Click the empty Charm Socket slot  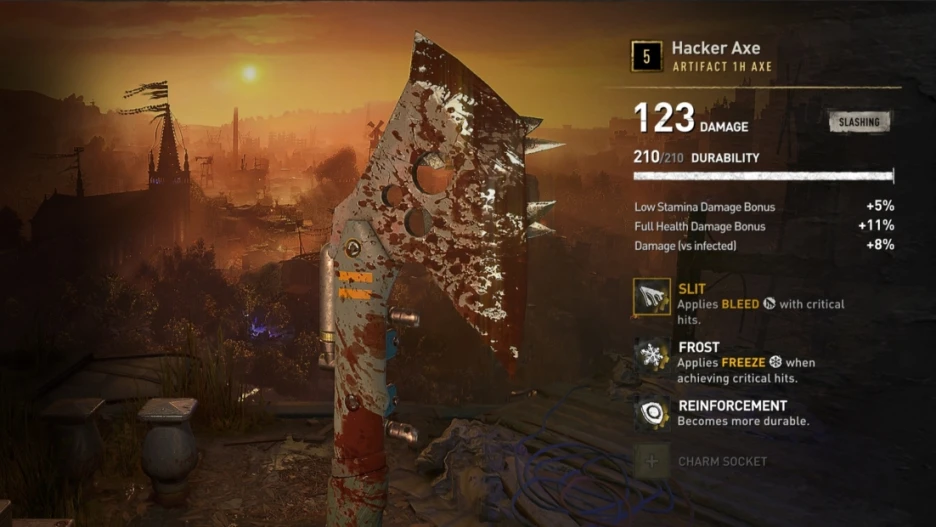(x=652, y=462)
